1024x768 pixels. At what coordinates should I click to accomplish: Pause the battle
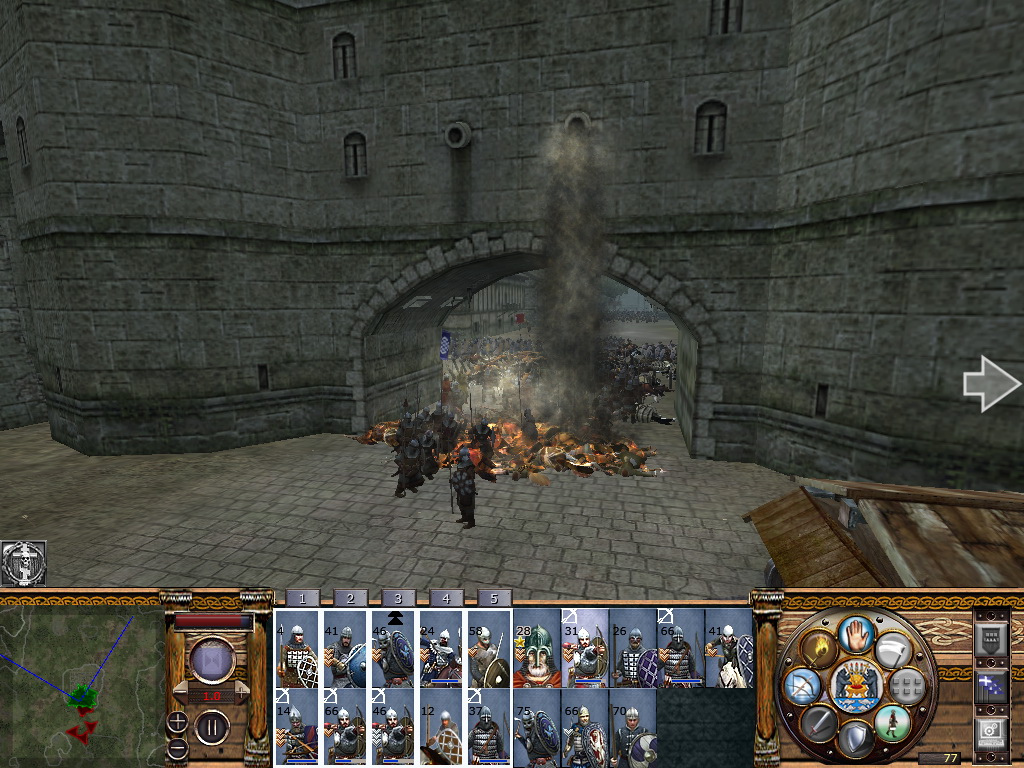click(212, 725)
